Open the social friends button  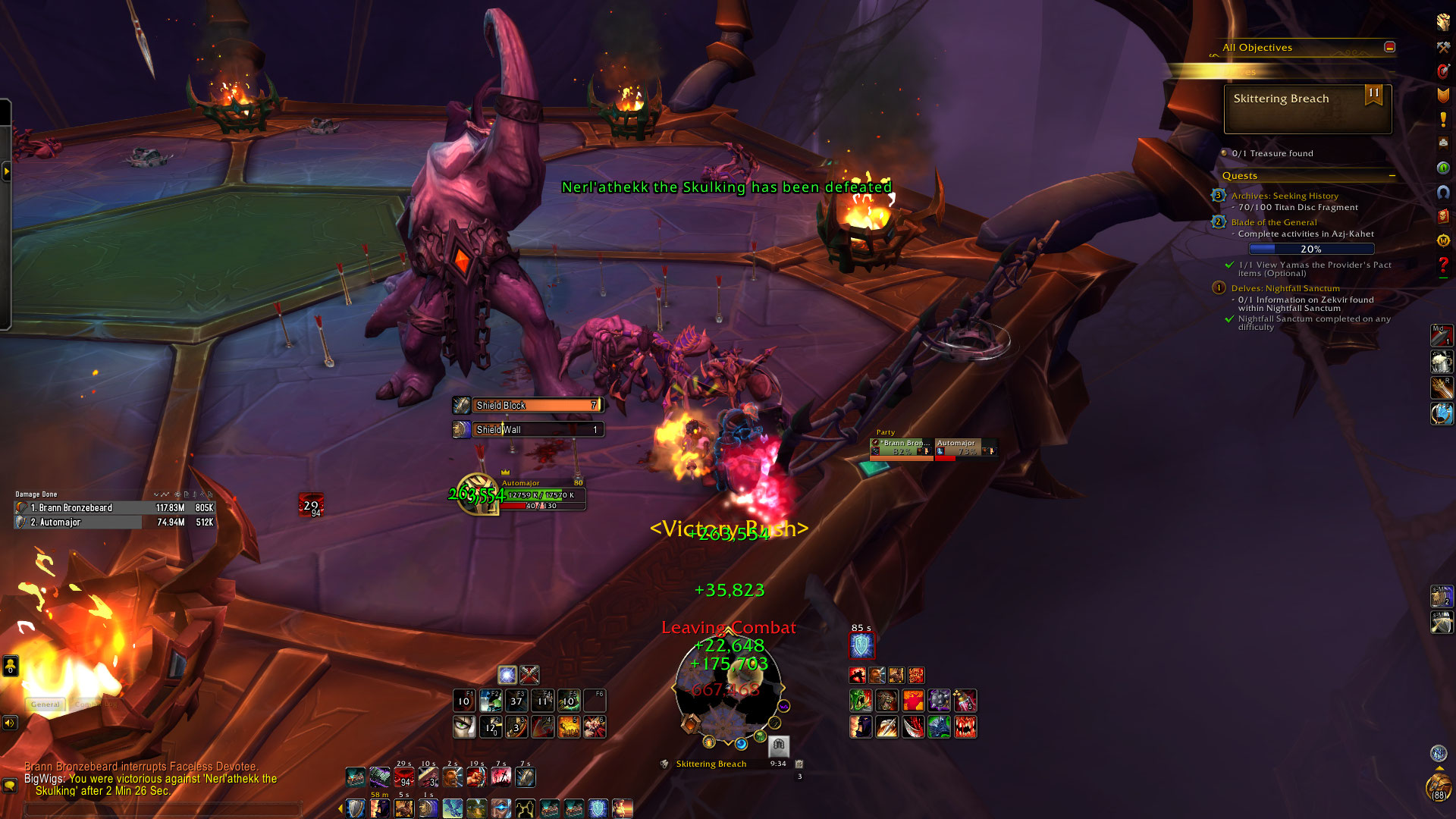point(10,666)
